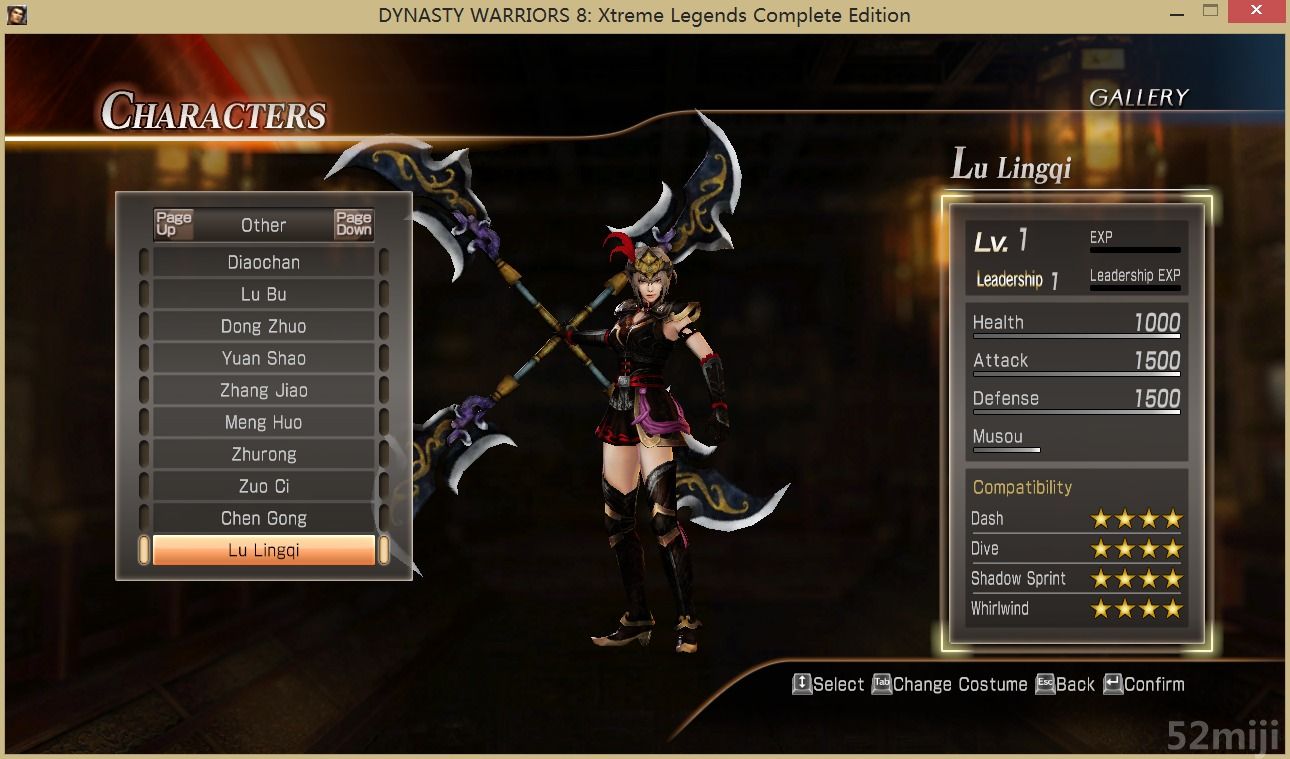
Task: Select Diaochan from the character list
Action: (263, 262)
